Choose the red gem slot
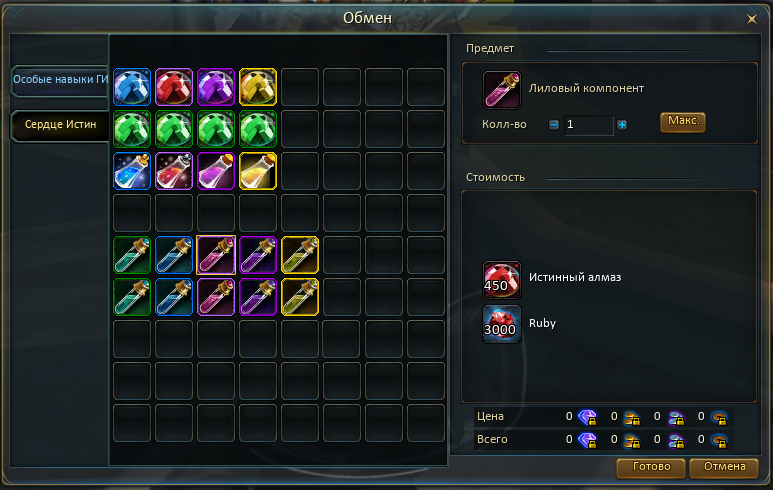Screen dimensions: 773x490 174,87
